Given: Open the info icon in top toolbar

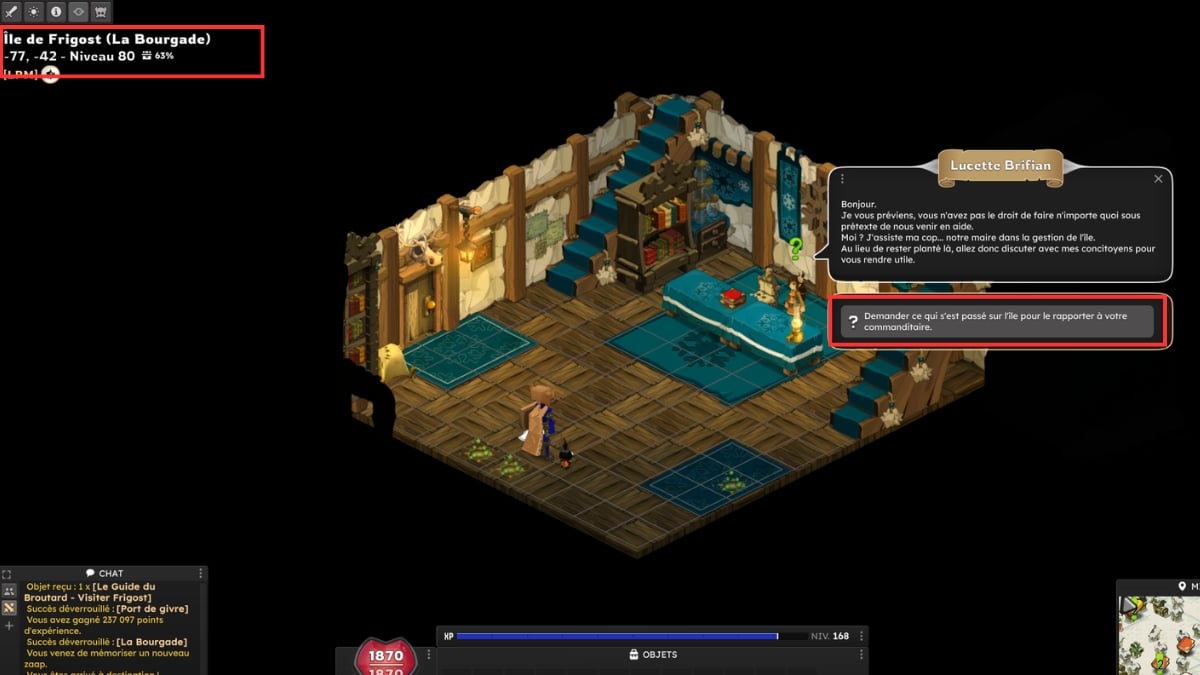Looking at the screenshot, I should (x=56, y=12).
